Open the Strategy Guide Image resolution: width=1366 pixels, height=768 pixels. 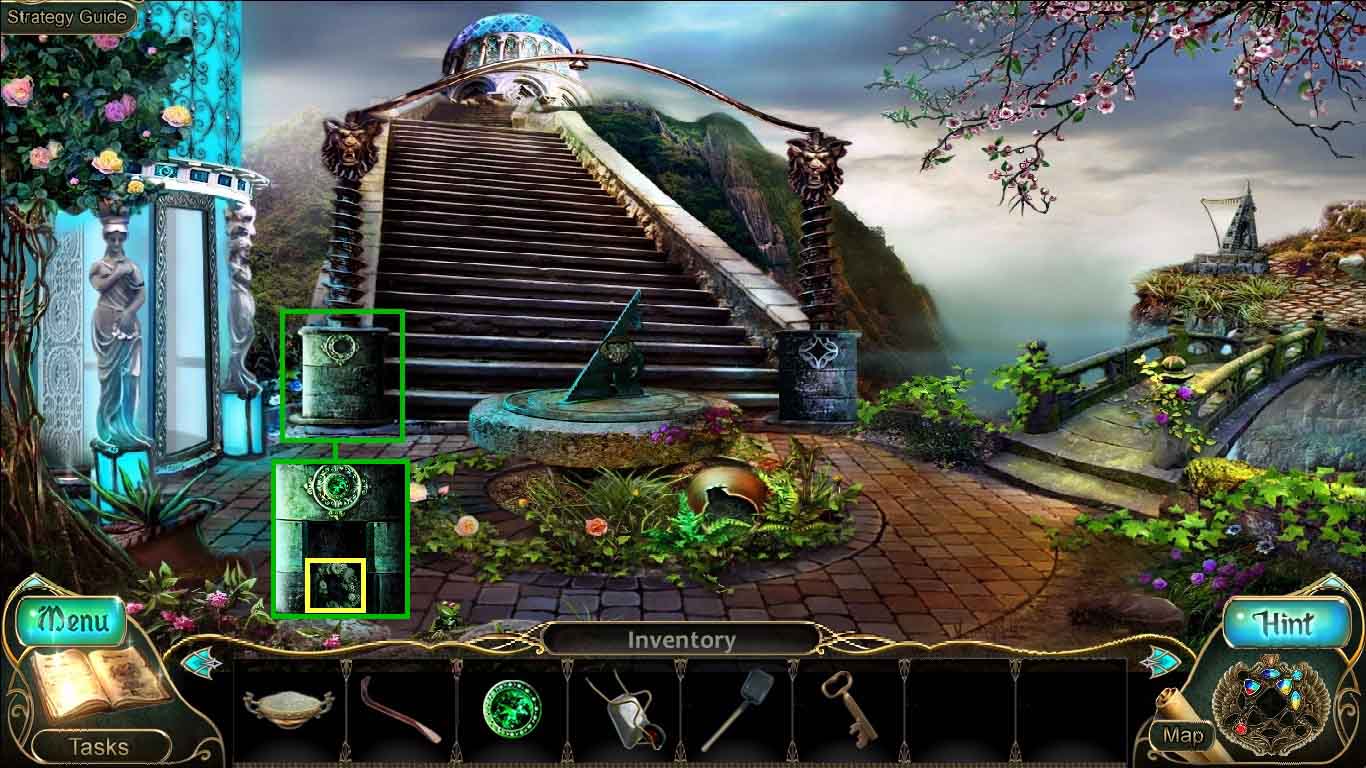68,17
